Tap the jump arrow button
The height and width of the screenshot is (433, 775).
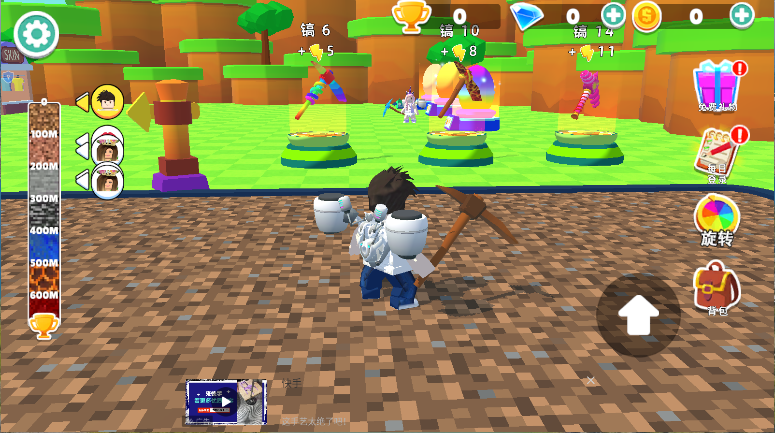(x=638, y=315)
